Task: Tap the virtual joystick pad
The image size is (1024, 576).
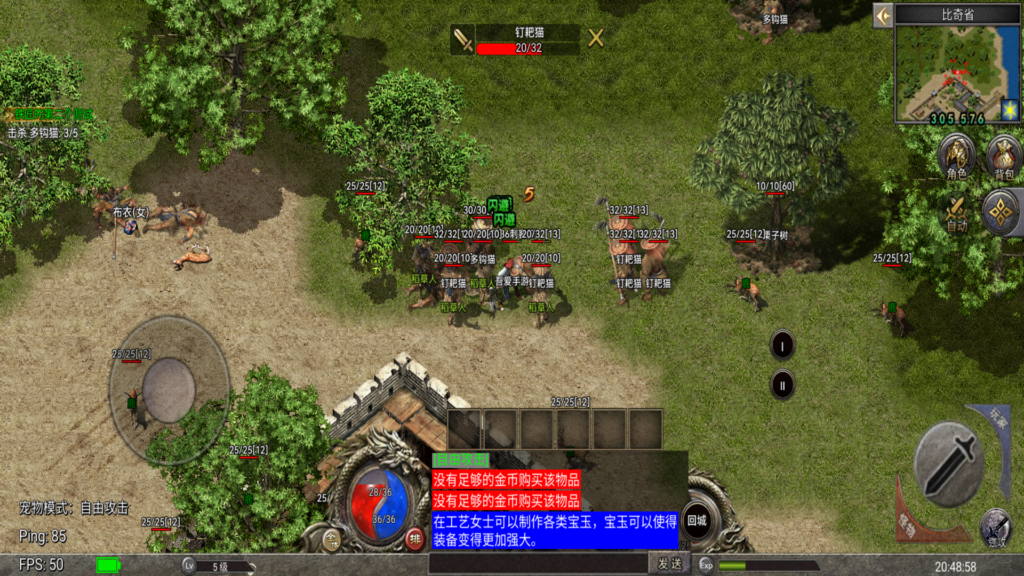Action: click(168, 389)
